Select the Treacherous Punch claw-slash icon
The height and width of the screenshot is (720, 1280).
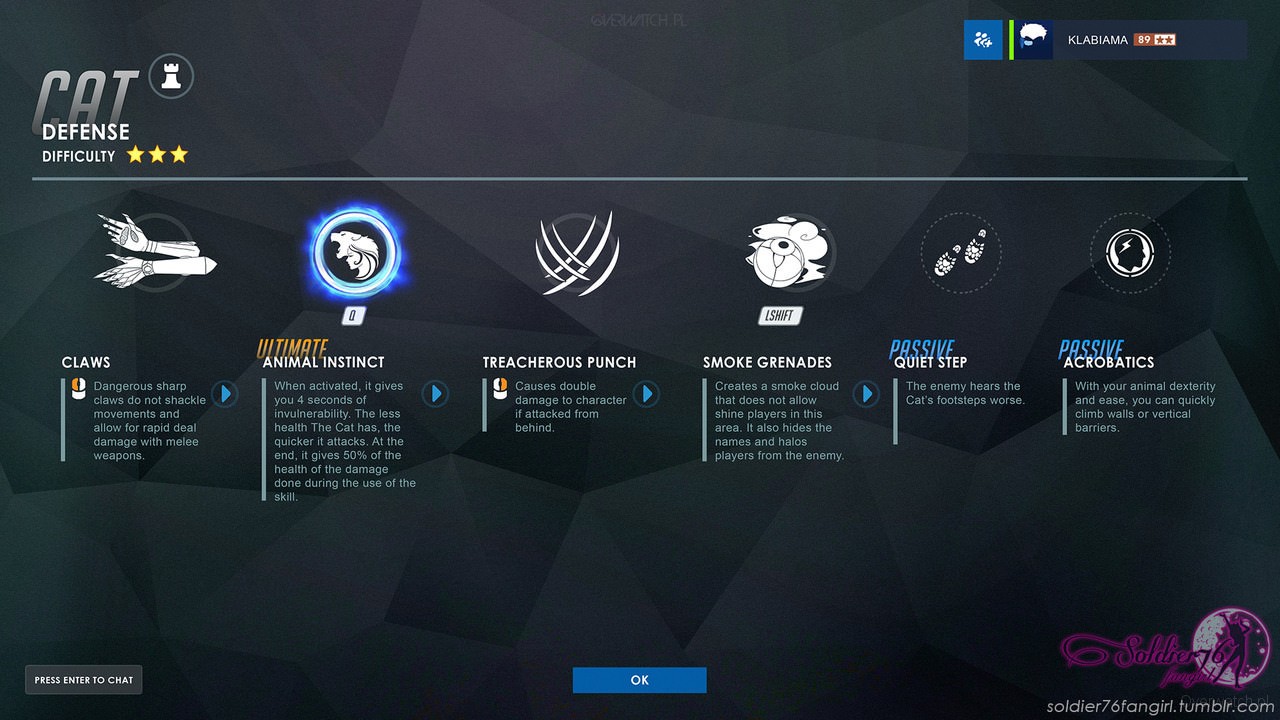[x=578, y=254]
